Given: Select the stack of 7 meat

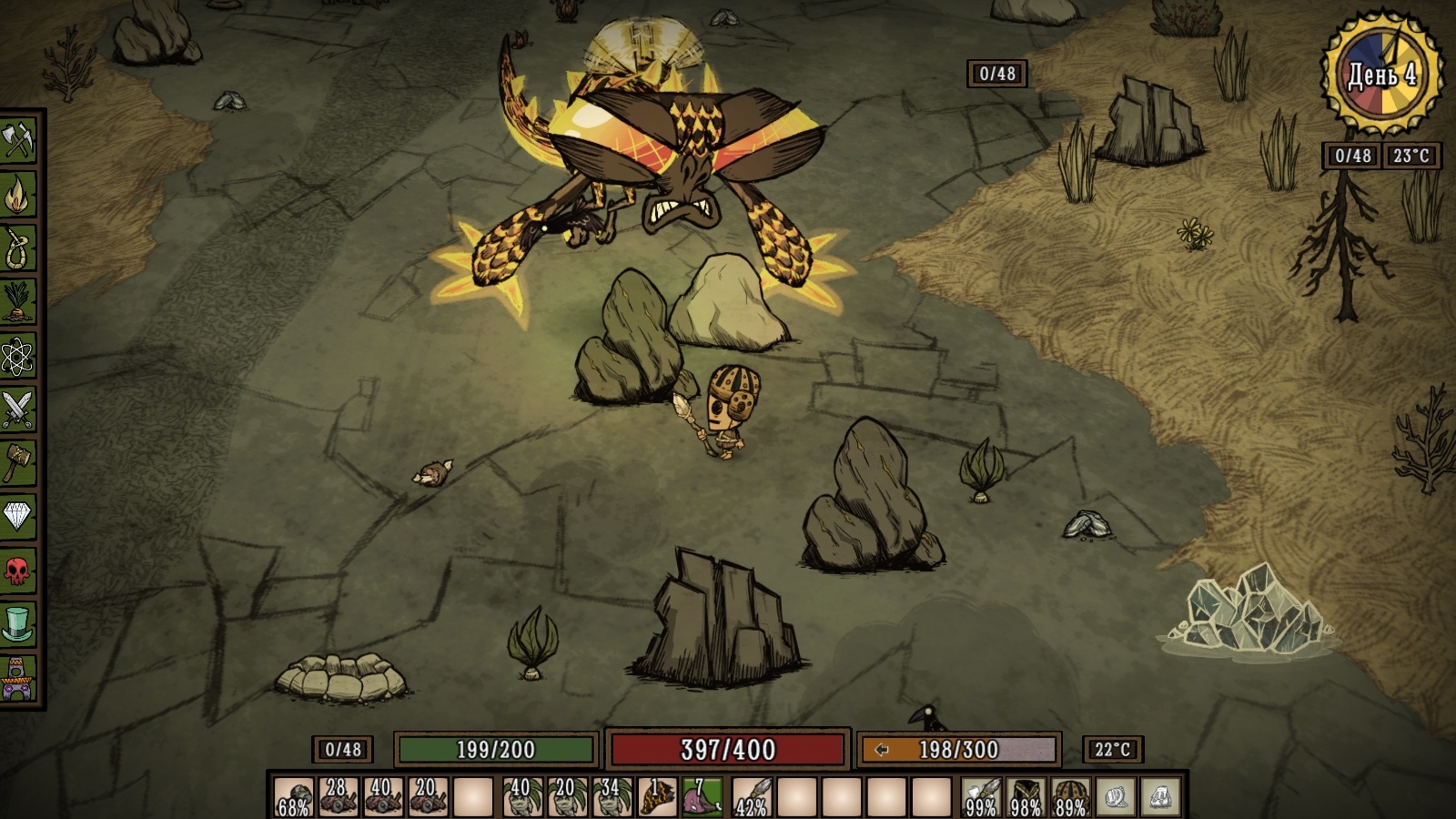Looking at the screenshot, I should [x=702, y=796].
